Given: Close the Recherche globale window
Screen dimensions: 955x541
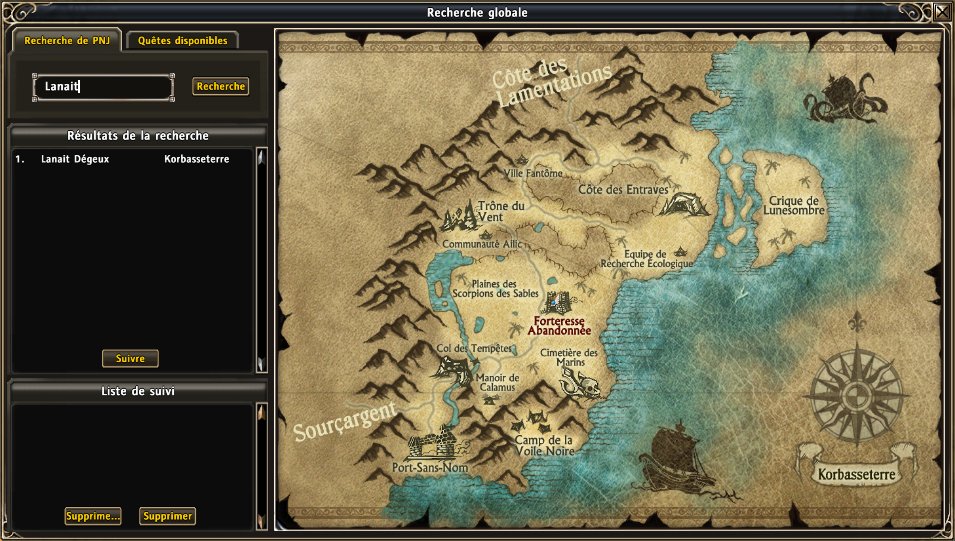Looking at the screenshot, I should (x=942, y=12).
